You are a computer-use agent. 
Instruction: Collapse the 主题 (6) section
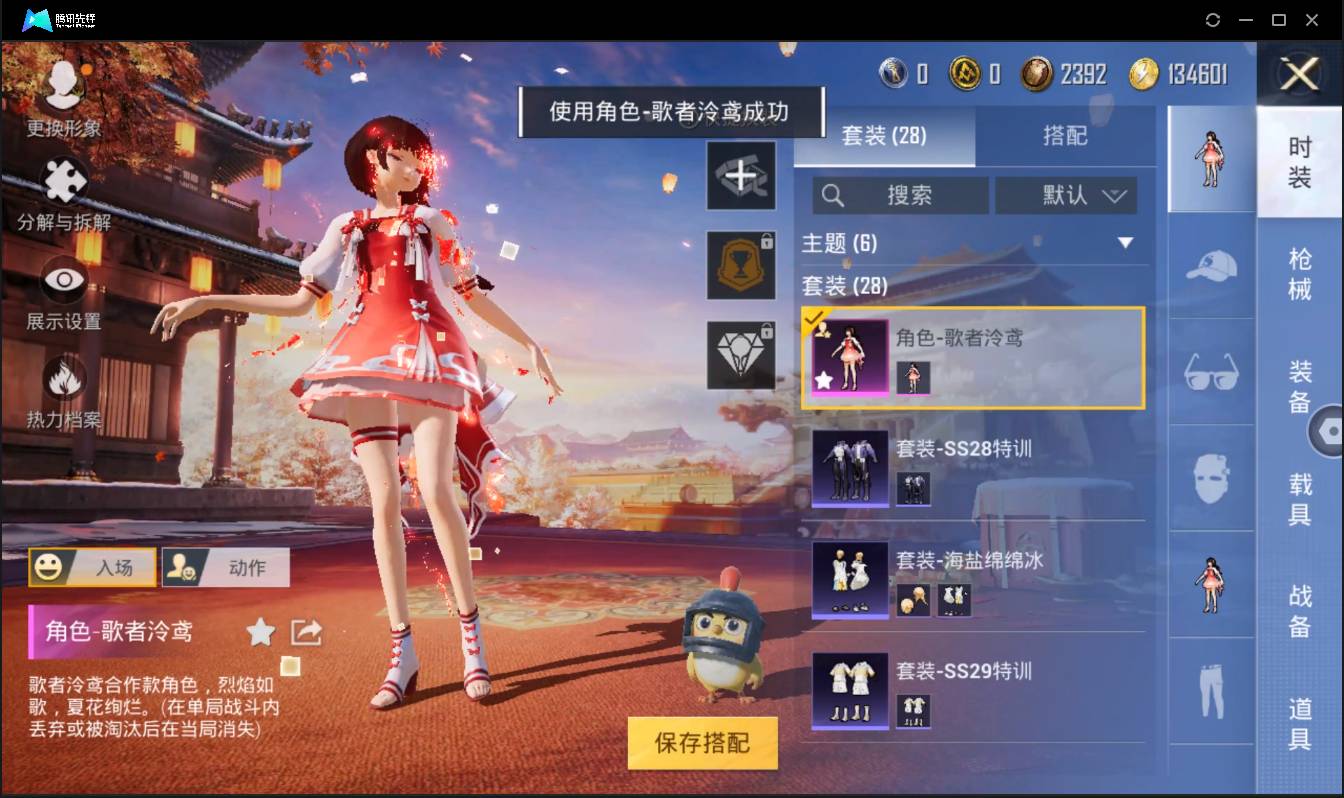(x=1126, y=243)
